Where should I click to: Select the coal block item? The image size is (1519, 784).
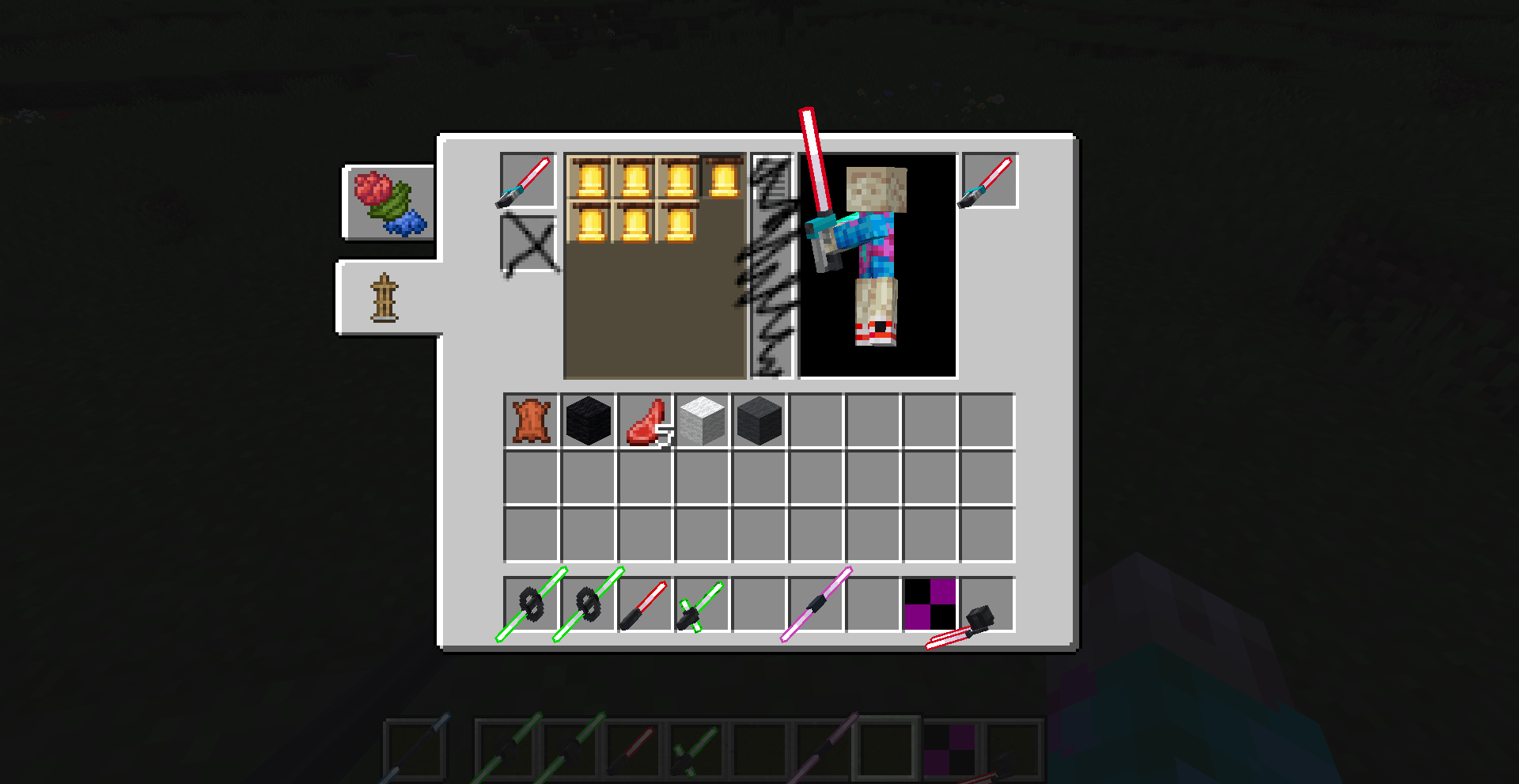point(589,419)
